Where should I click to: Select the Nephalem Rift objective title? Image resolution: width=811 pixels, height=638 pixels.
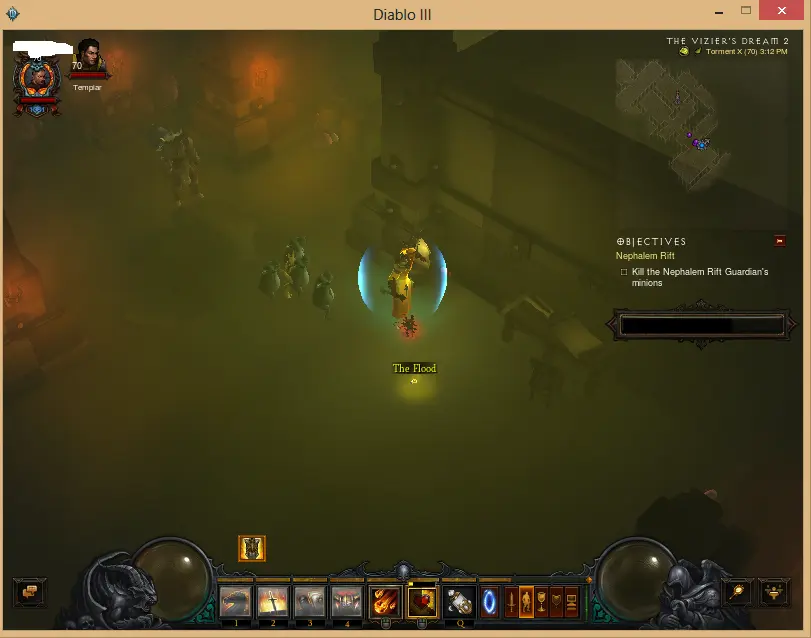(x=645, y=256)
